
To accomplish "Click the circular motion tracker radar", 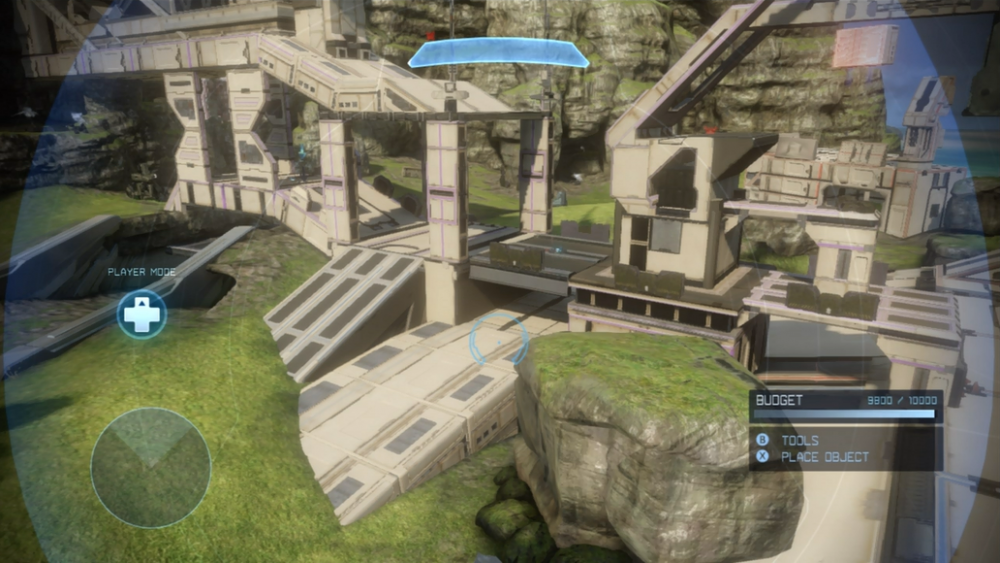I will coord(150,467).
